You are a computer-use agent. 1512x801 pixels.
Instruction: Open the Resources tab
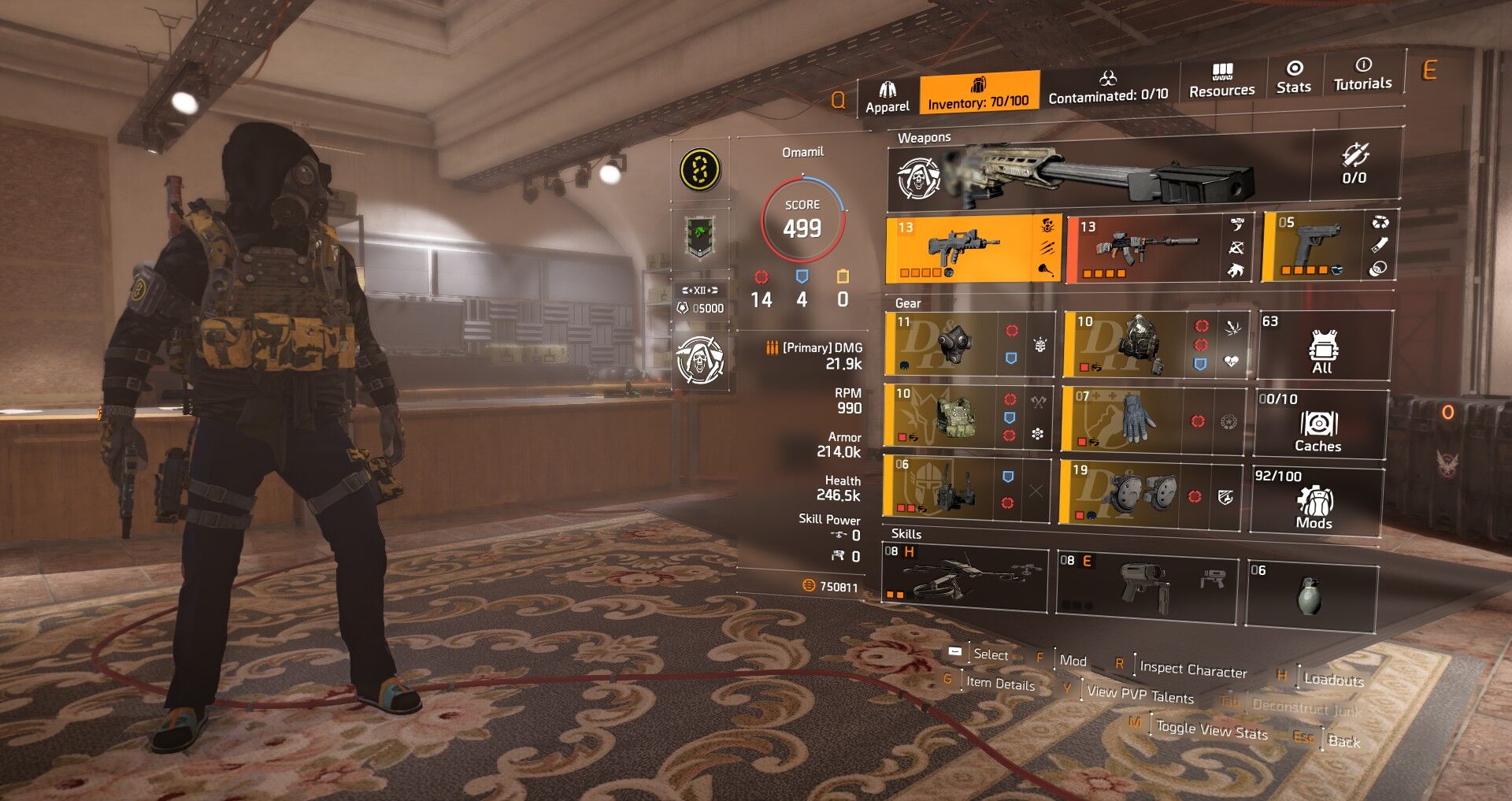[1221, 82]
